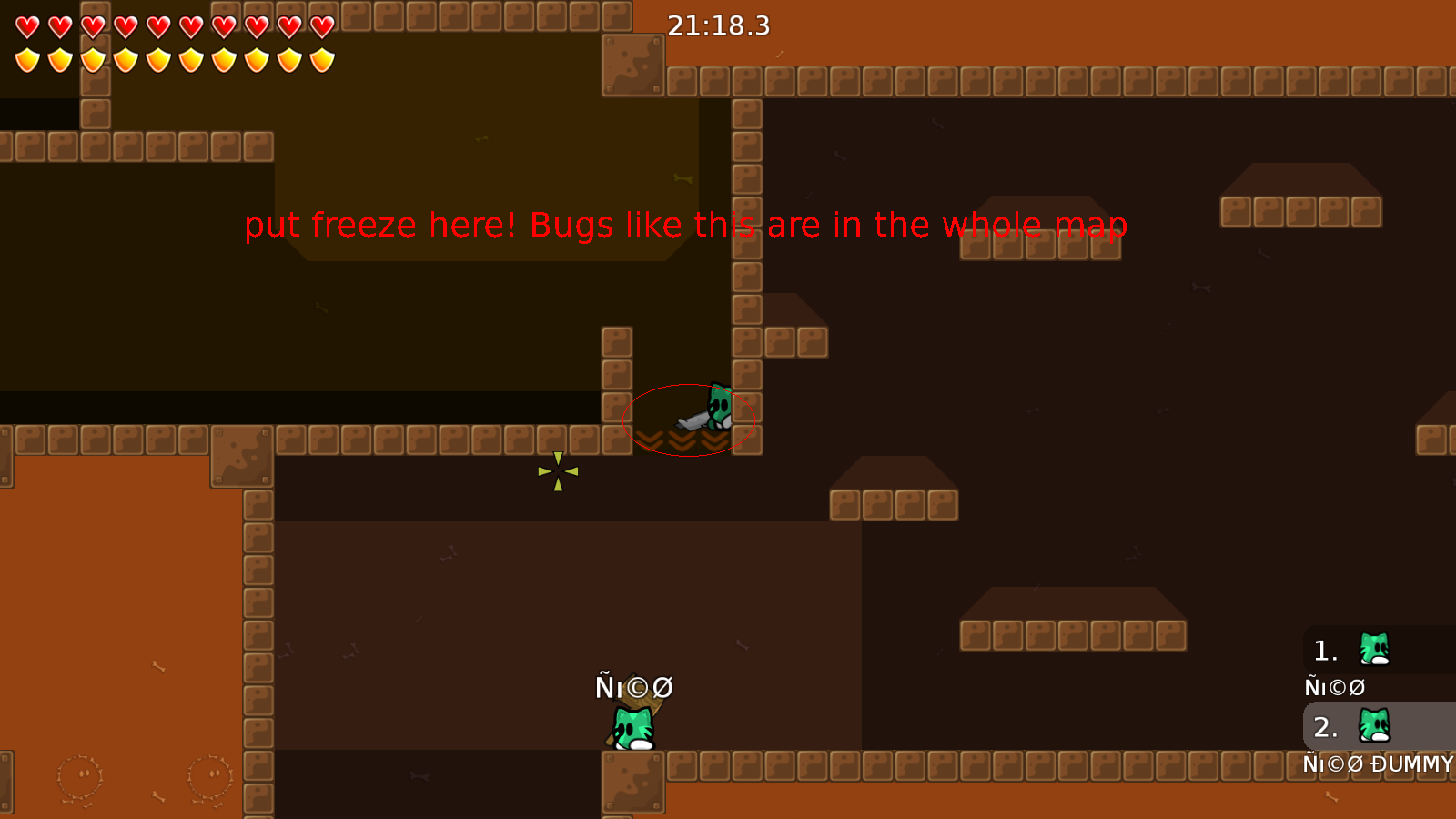
Task: Click a freeze tile arrow inside the red circle
Action: point(680,440)
